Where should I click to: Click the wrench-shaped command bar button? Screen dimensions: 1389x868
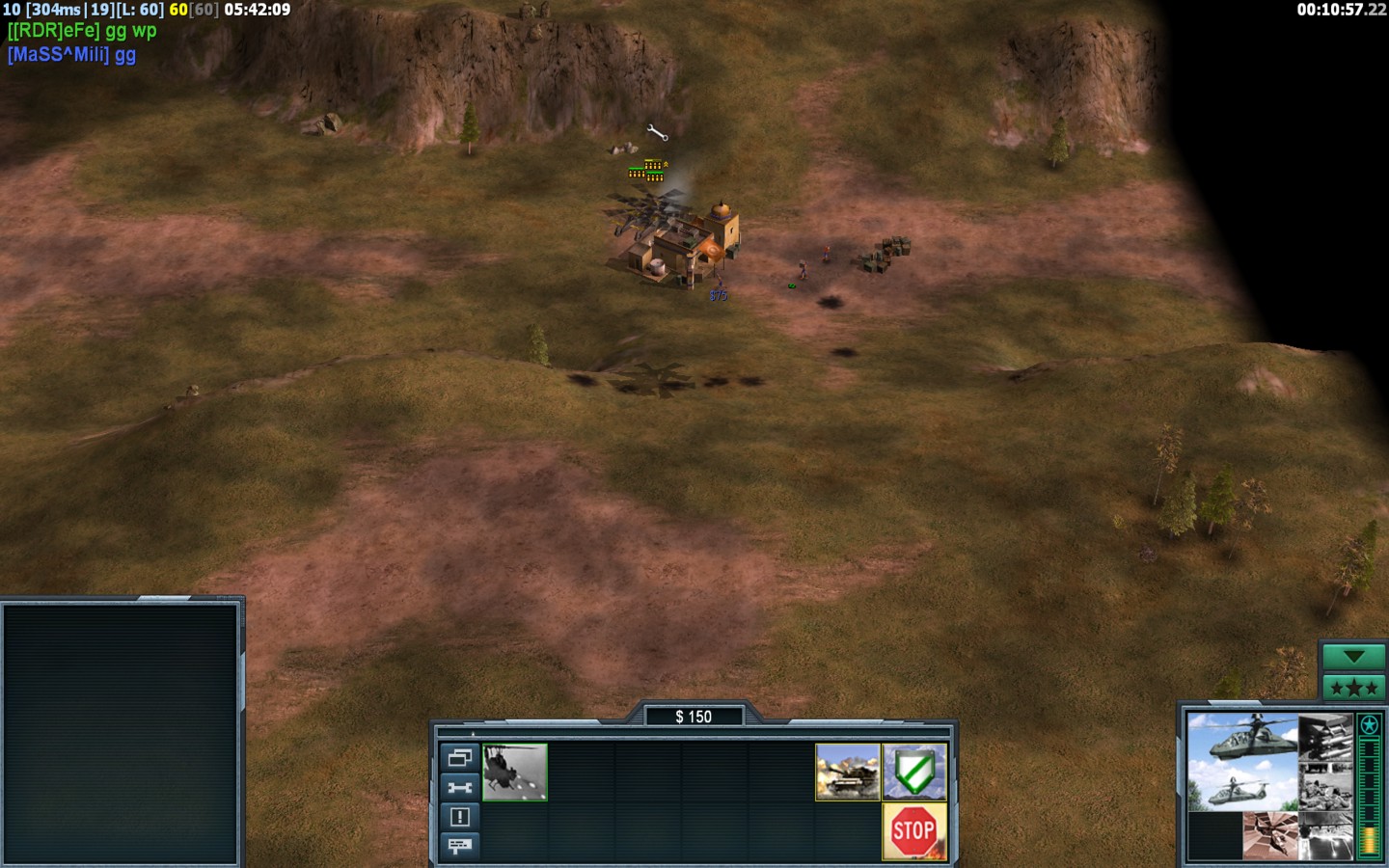459,788
